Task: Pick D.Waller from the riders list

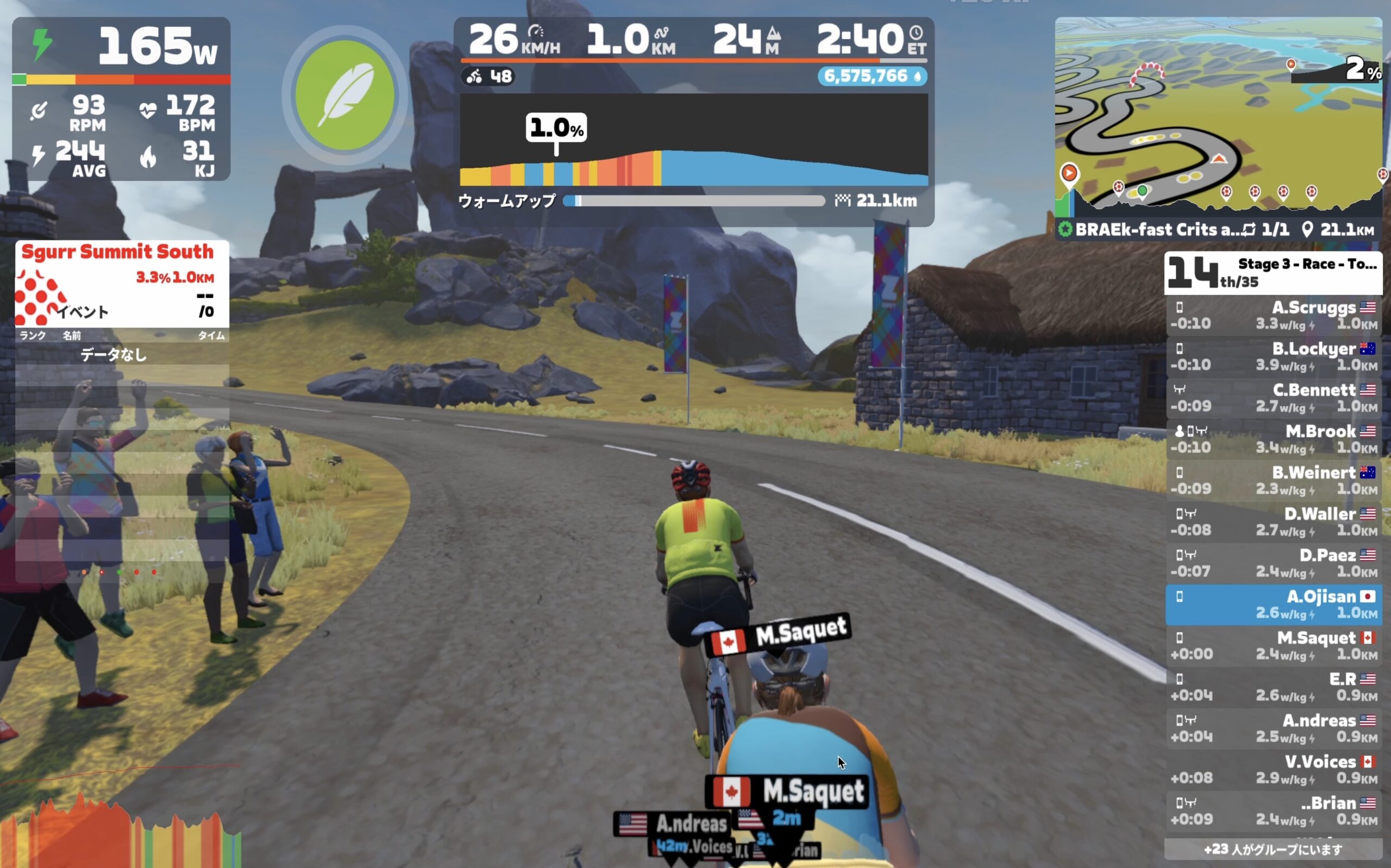Action: [x=1273, y=522]
